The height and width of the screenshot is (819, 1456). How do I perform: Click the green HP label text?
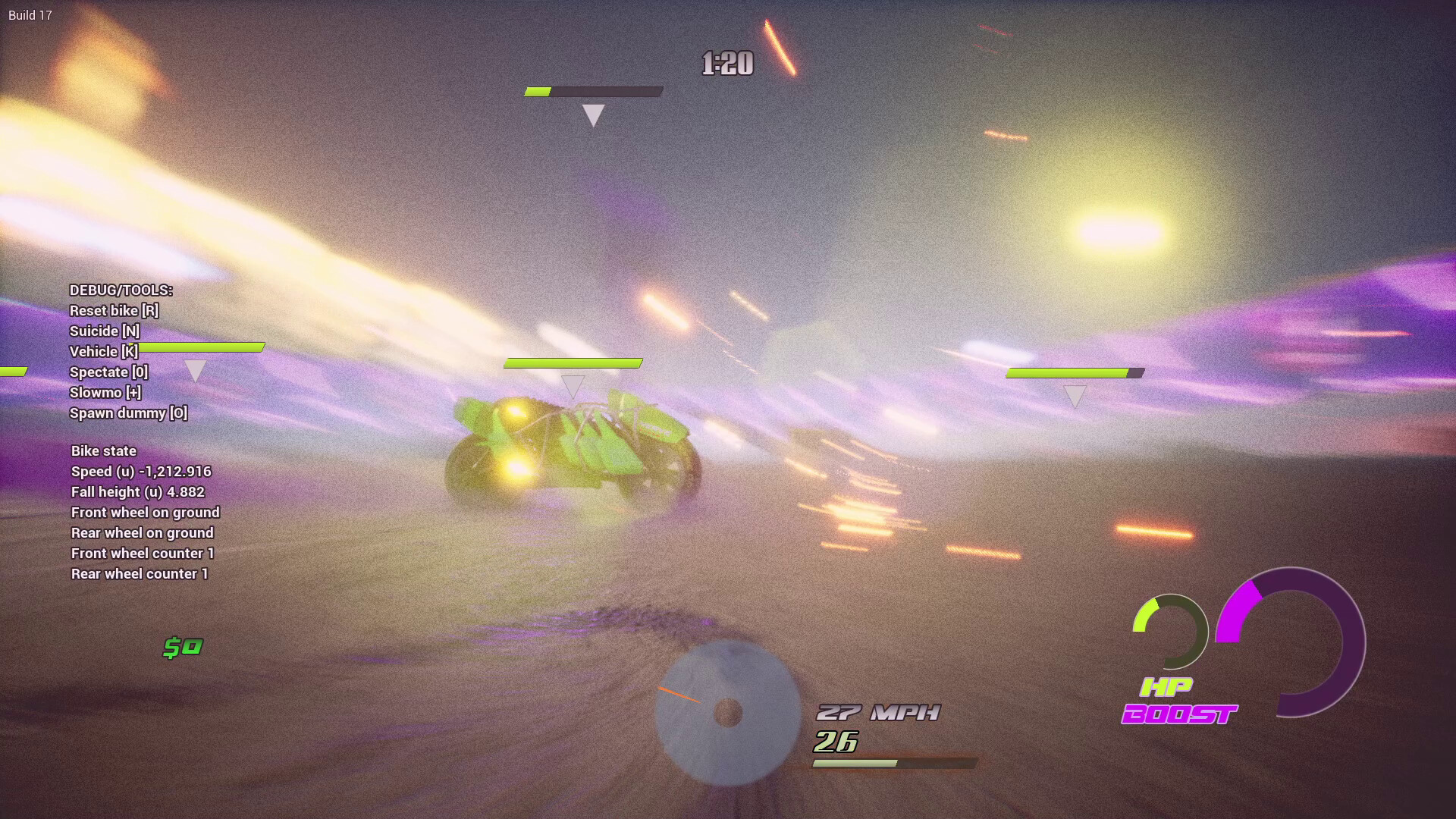coord(1168,689)
